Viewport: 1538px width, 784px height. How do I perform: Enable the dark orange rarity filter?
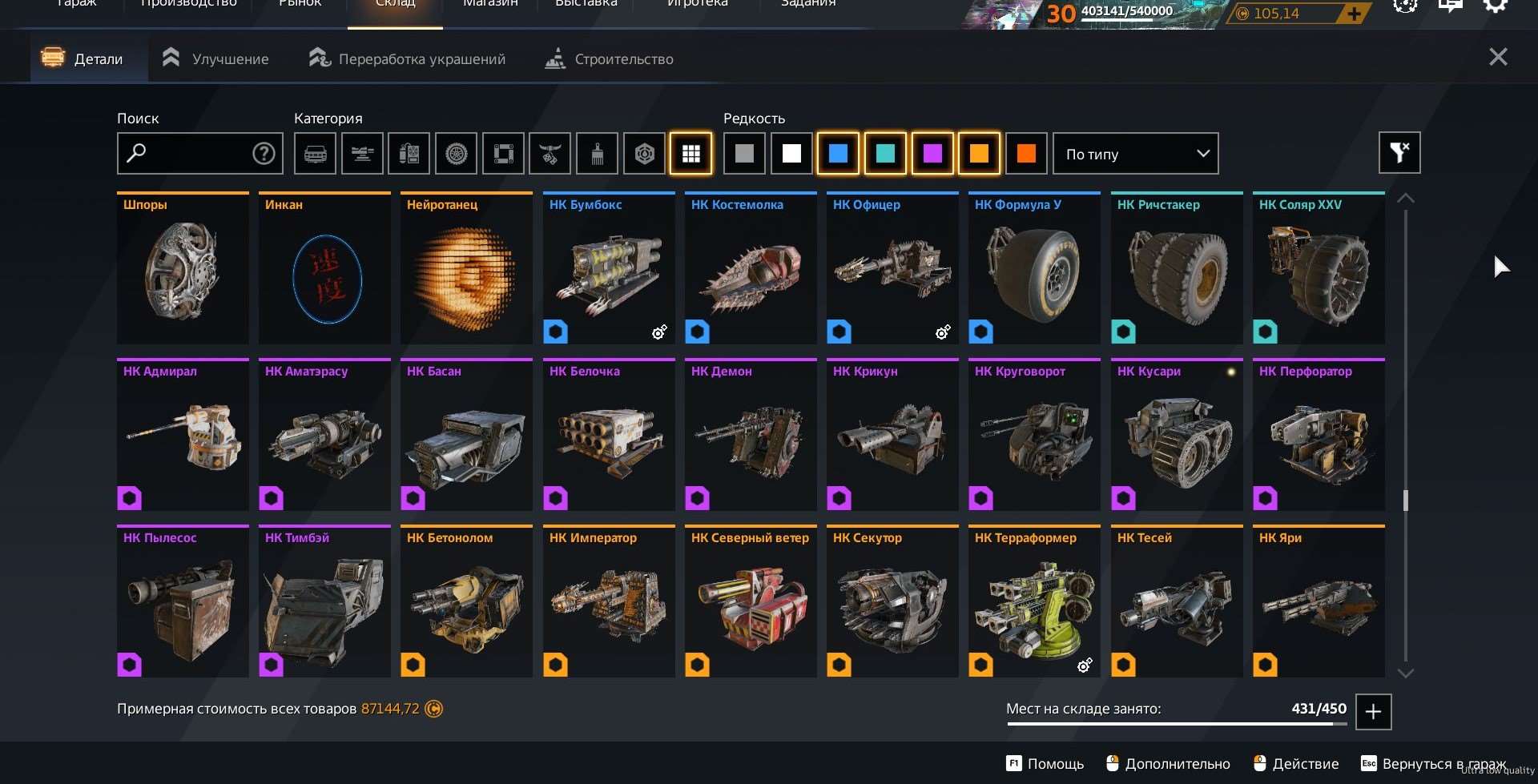coord(1025,154)
